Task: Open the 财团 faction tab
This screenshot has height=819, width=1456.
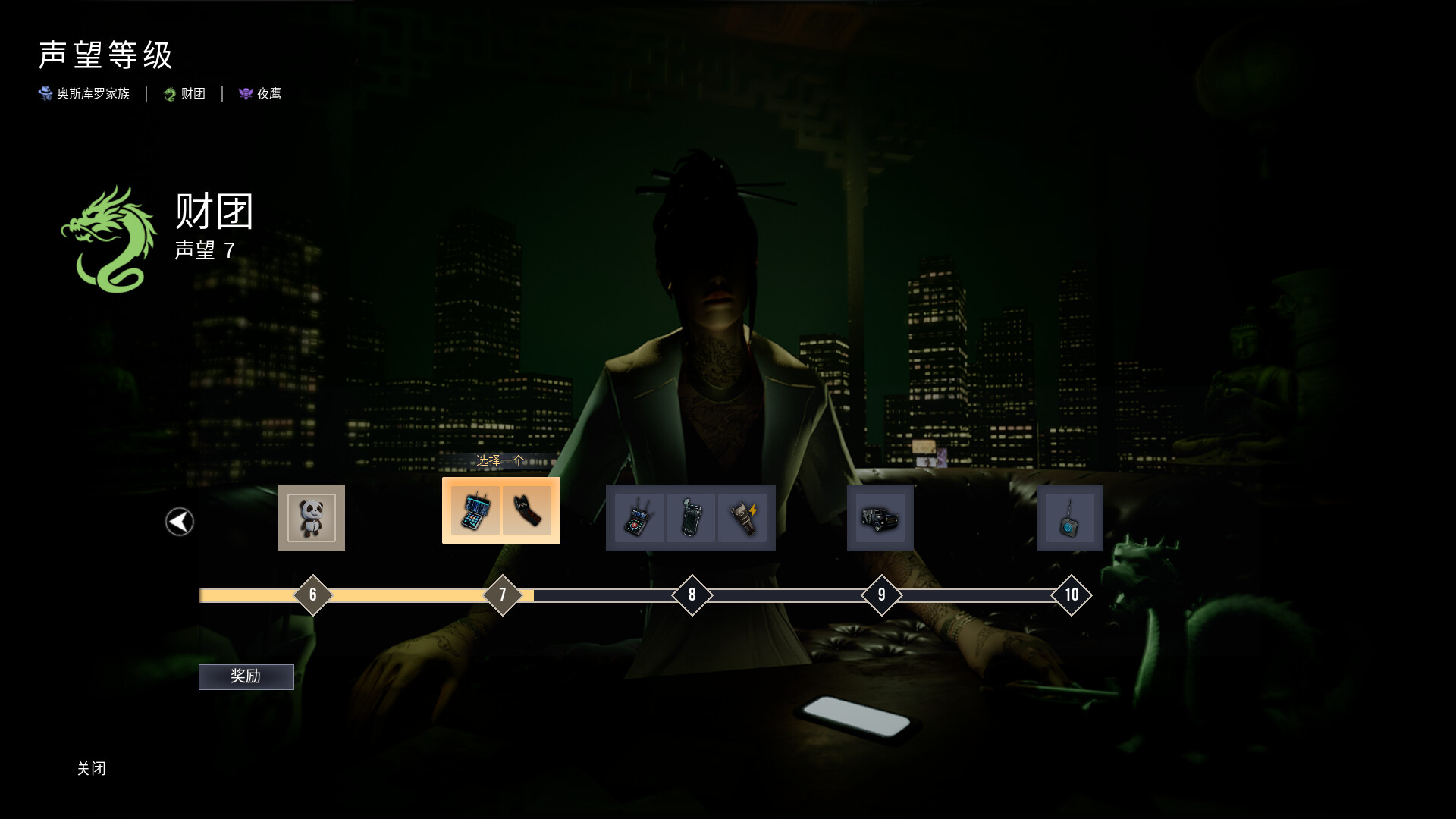Action: [184, 93]
